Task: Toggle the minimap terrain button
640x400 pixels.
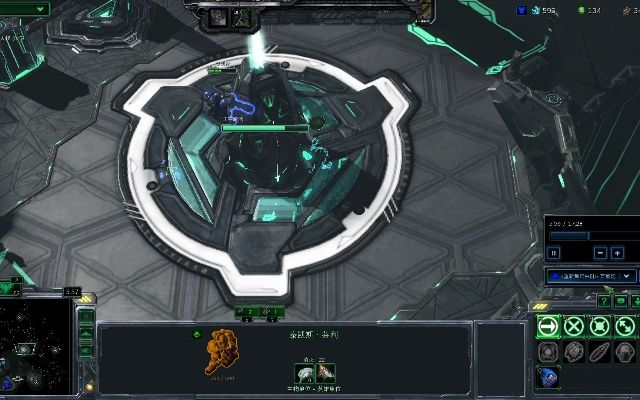Action: 86,336
